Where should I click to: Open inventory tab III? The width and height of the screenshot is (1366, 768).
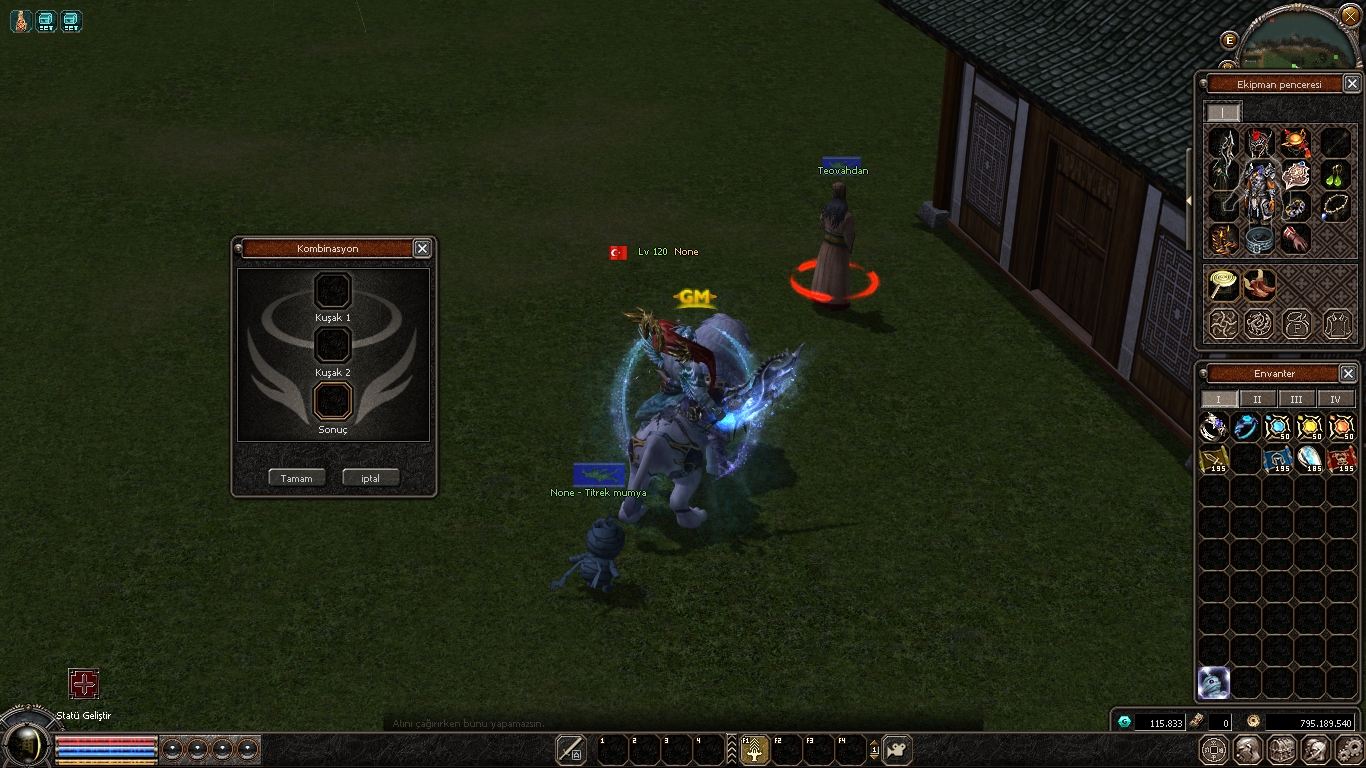tap(1296, 399)
